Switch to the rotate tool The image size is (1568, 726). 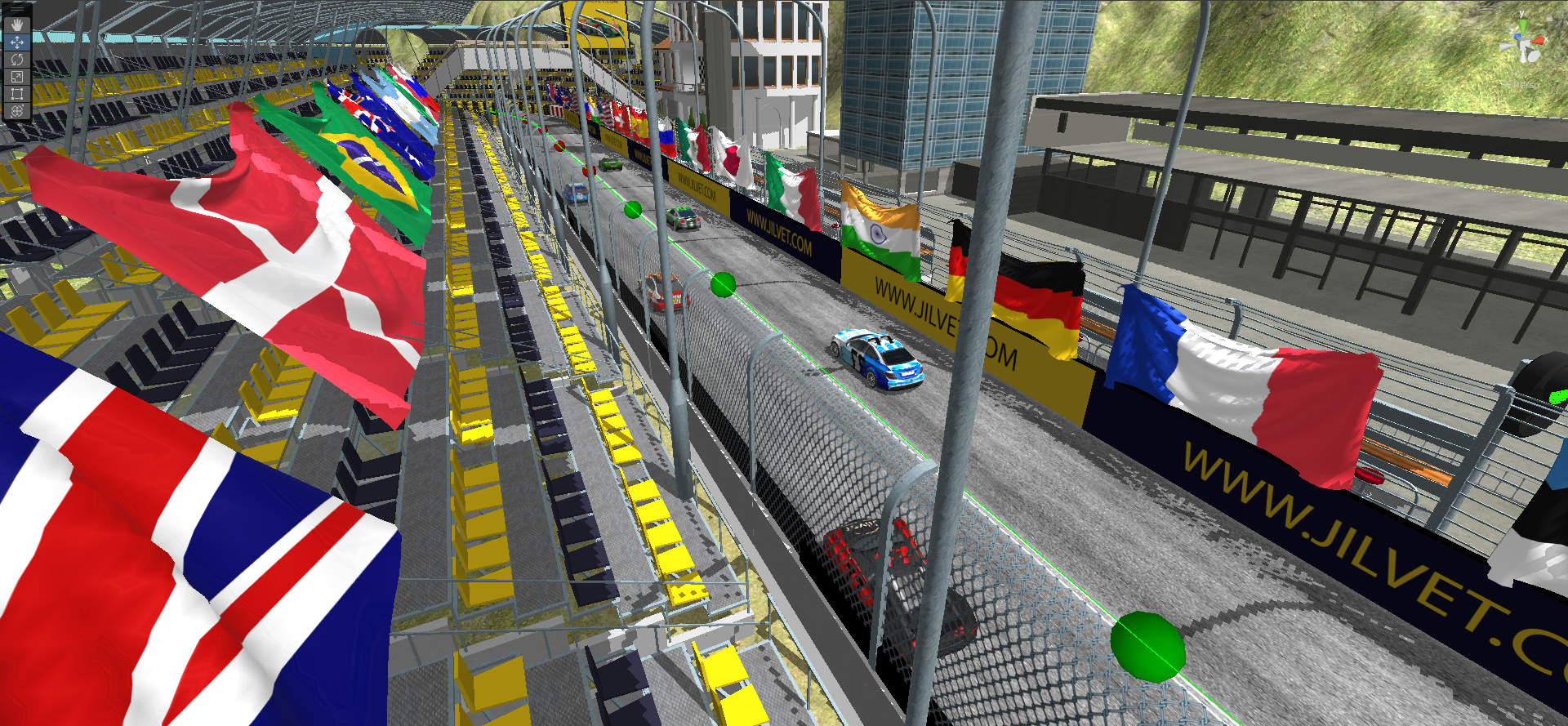click(x=16, y=59)
